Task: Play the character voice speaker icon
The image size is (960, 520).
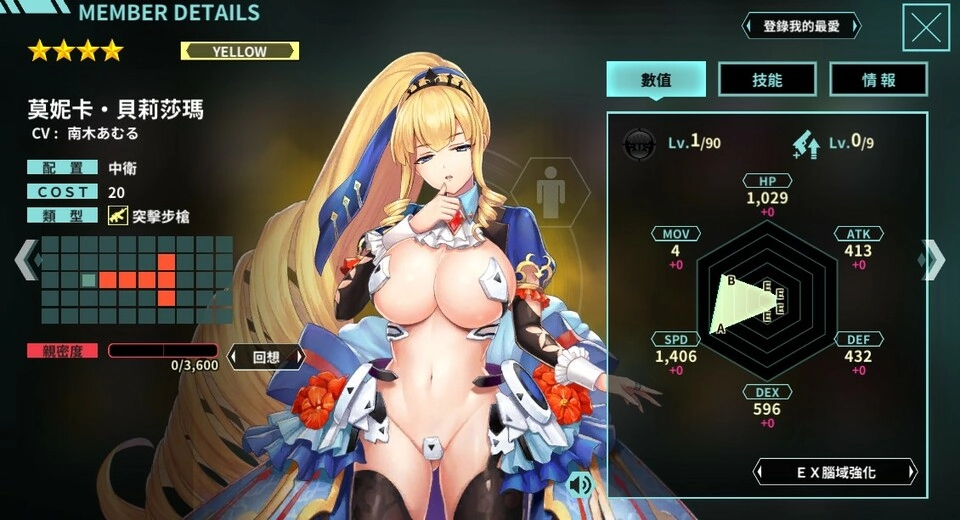Action: pyautogui.click(x=579, y=485)
